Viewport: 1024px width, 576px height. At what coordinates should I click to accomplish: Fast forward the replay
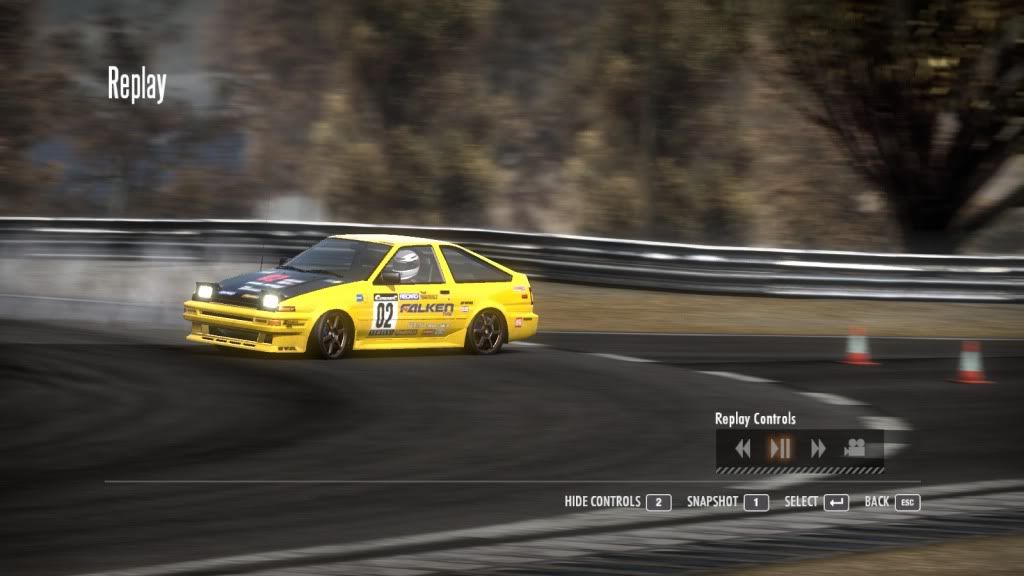[818, 448]
